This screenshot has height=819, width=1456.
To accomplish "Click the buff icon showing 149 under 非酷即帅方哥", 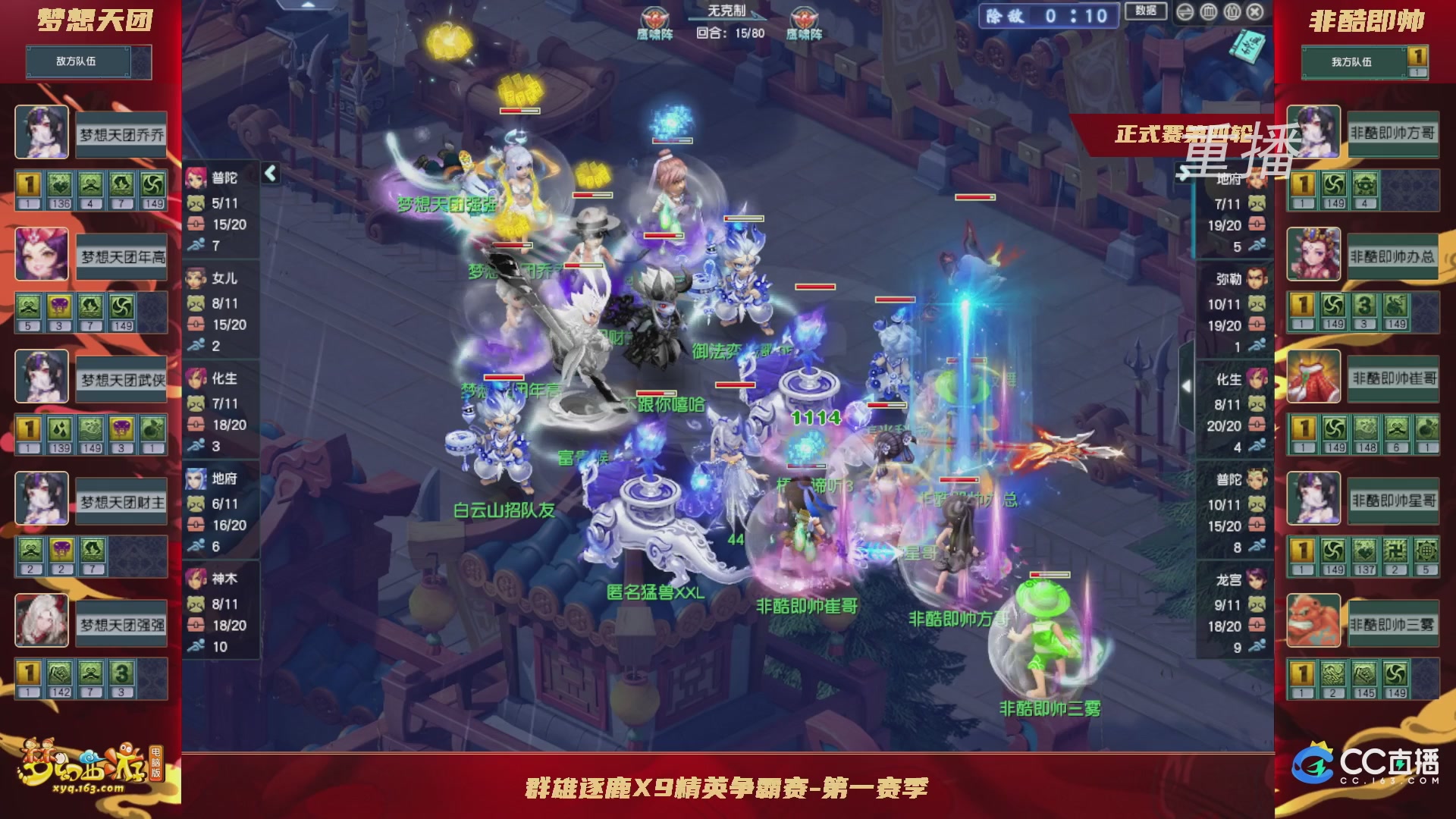I will coord(1334,185).
